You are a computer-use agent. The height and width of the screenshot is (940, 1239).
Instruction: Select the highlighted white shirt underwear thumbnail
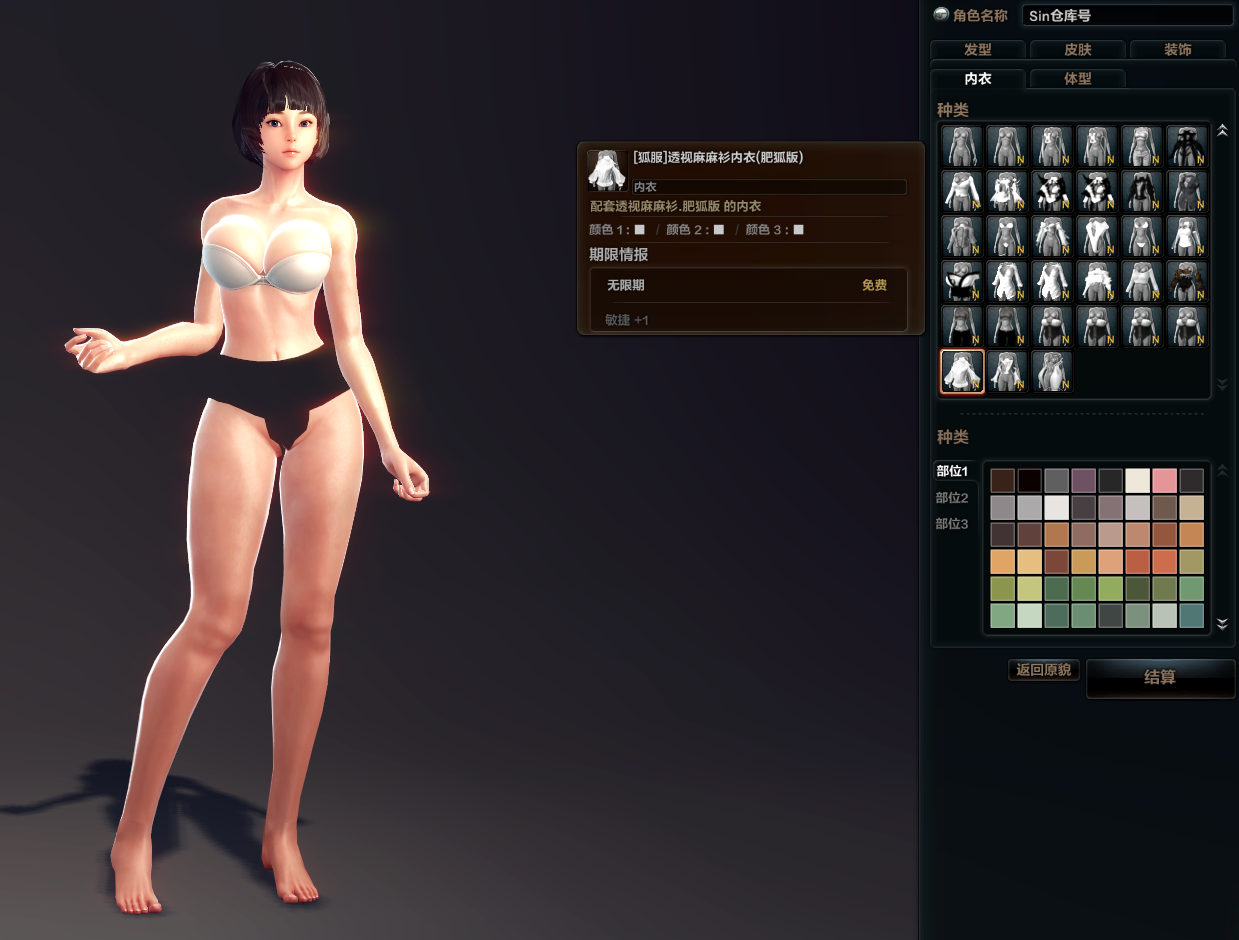tap(962, 371)
